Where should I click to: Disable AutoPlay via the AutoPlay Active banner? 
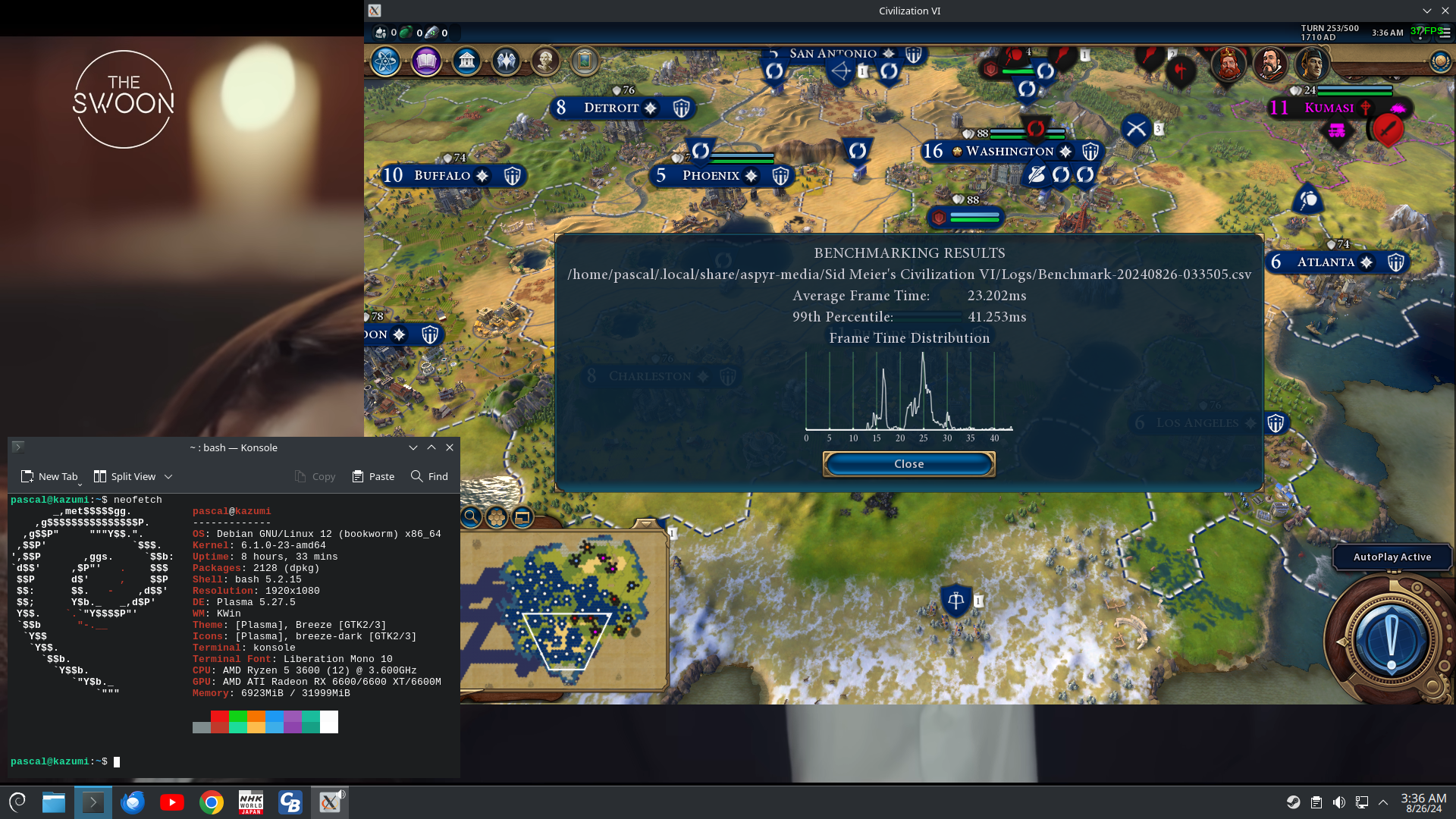[1392, 557]
